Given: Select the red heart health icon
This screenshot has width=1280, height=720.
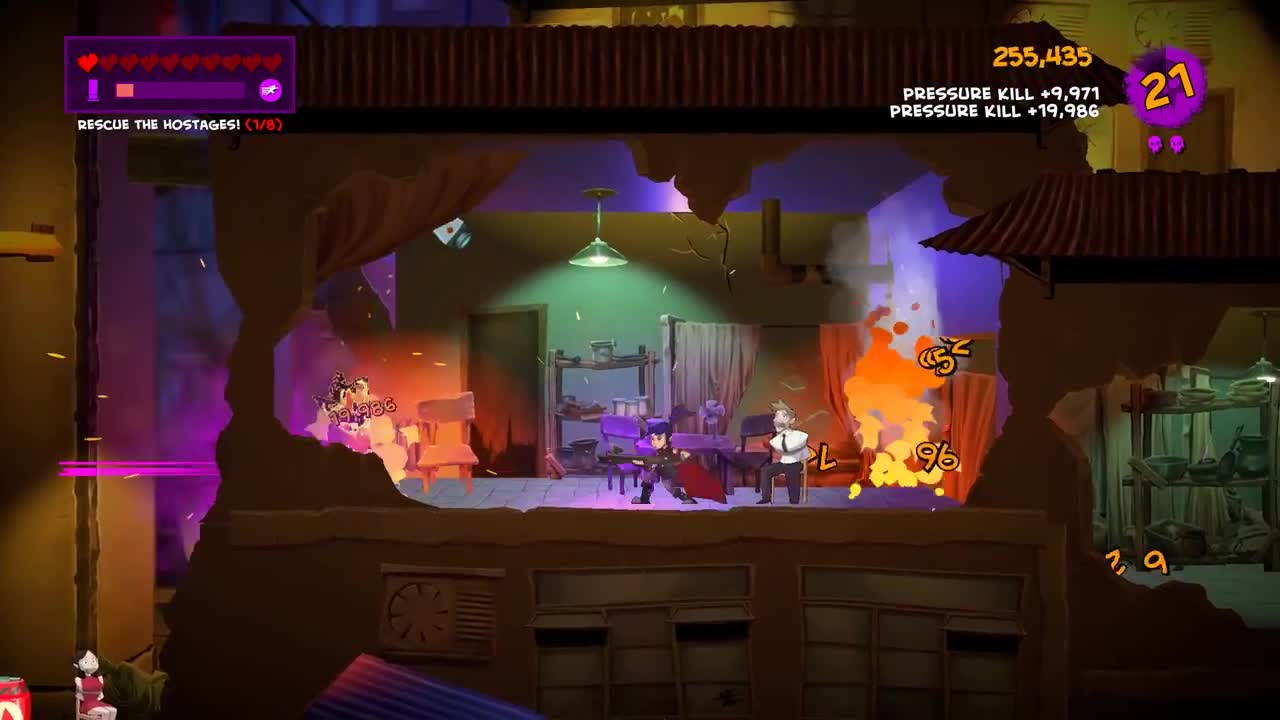Looking at the screenshot, I should pos(87,62).
